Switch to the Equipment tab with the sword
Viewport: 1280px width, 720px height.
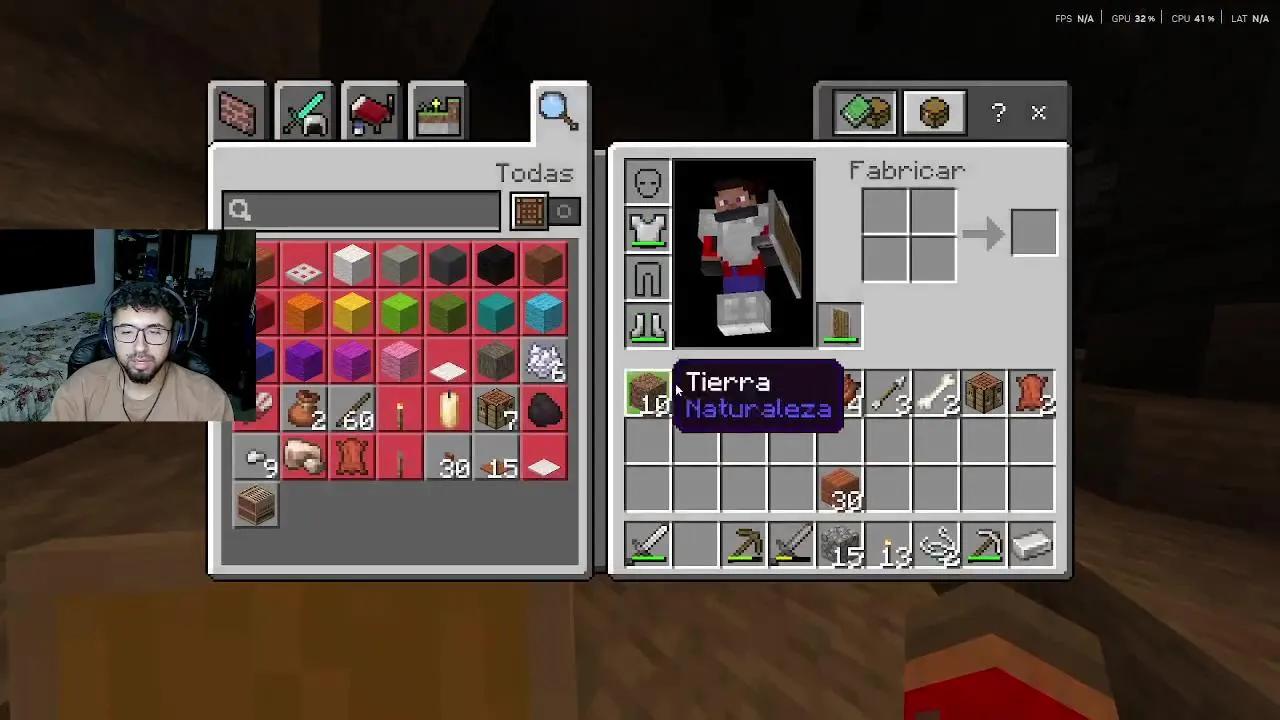point(303,111)
